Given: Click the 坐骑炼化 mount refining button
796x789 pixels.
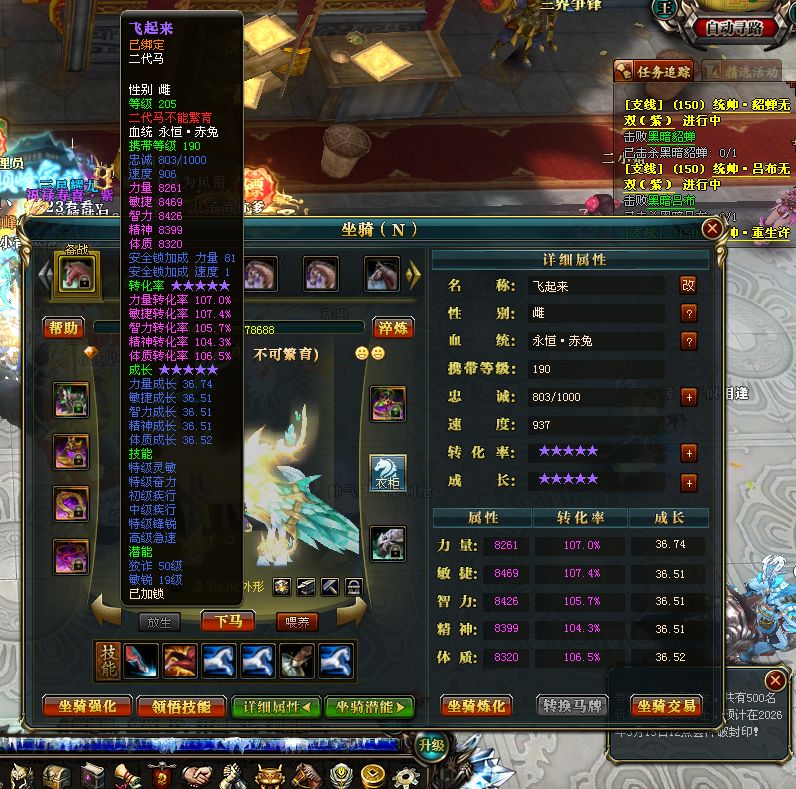Looking at the screenshot, I should [476, 706].
